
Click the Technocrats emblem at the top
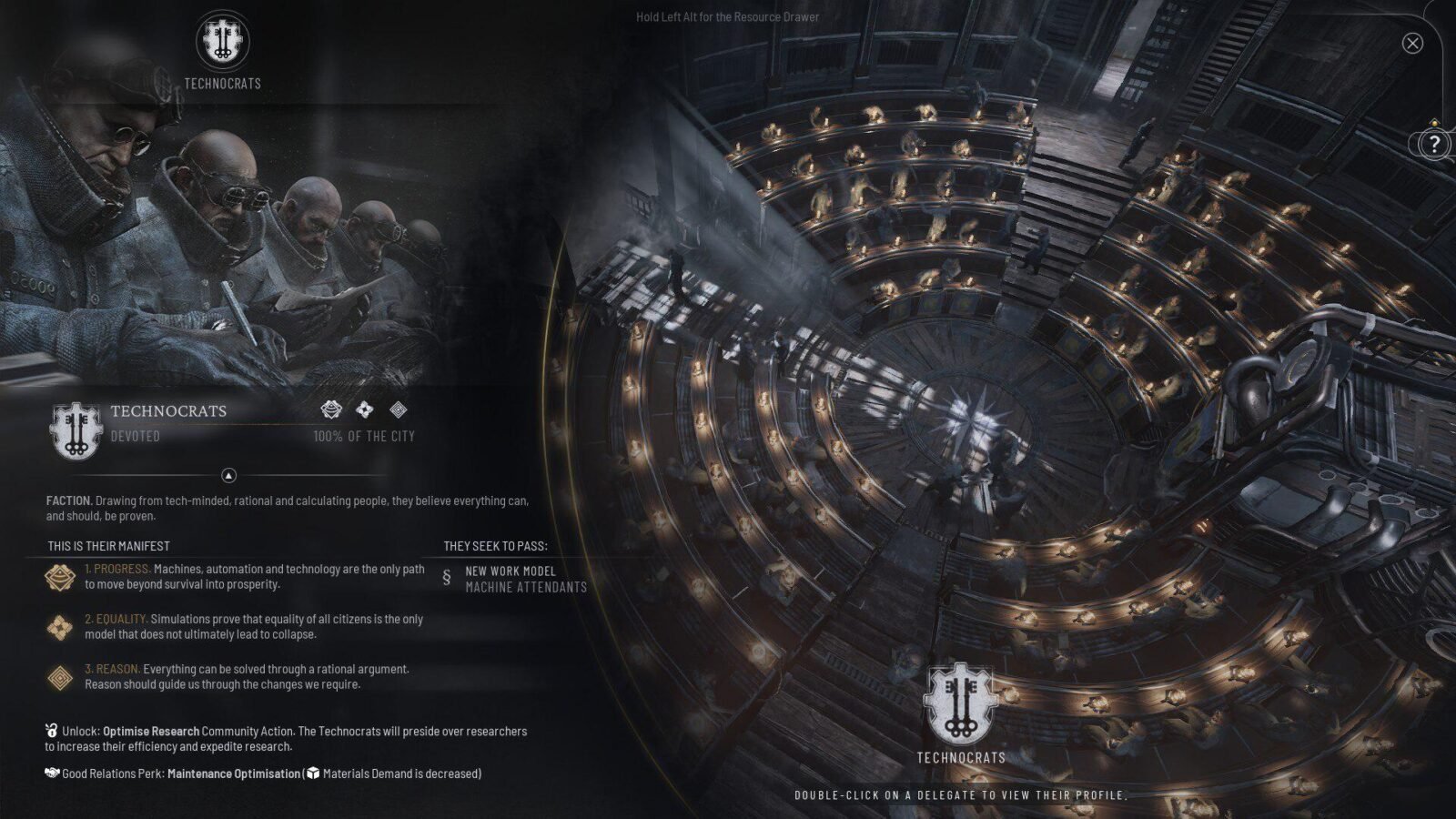point(222,41)
